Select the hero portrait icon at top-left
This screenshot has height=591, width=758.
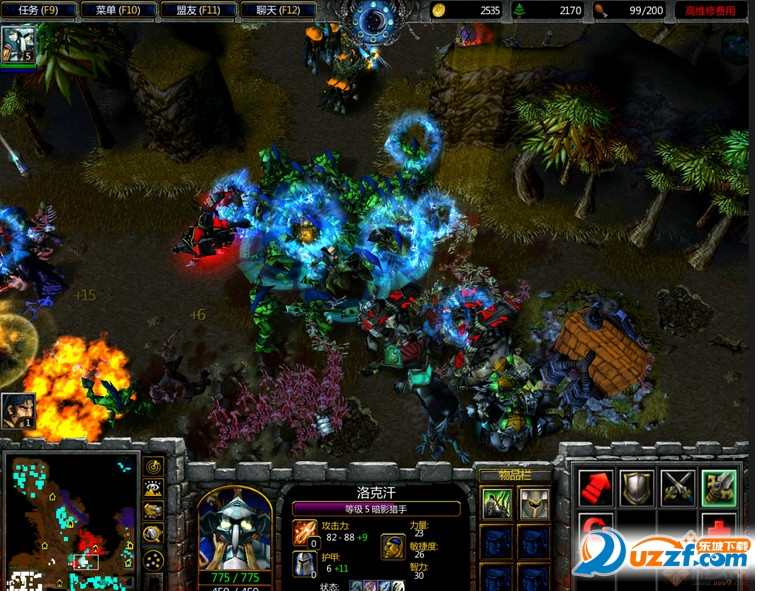point(18,44)
